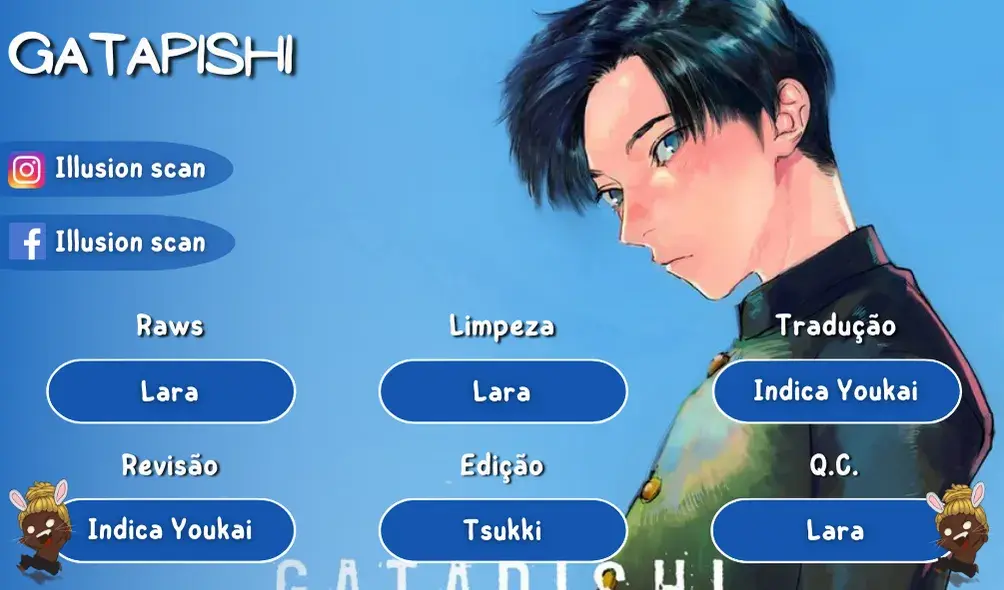Click the Tsukki button under Edição

[x=502, y=530]
